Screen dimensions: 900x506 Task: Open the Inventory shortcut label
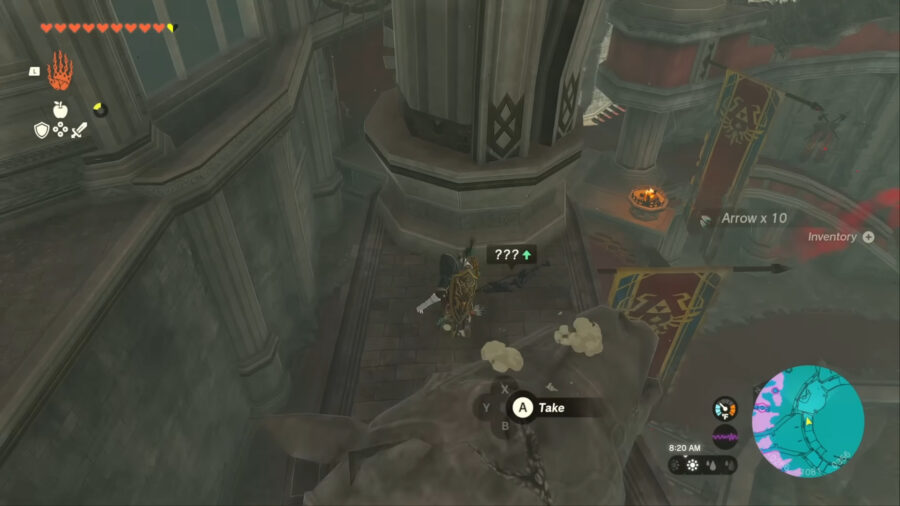pyautogui.click(x=840, y=237)
